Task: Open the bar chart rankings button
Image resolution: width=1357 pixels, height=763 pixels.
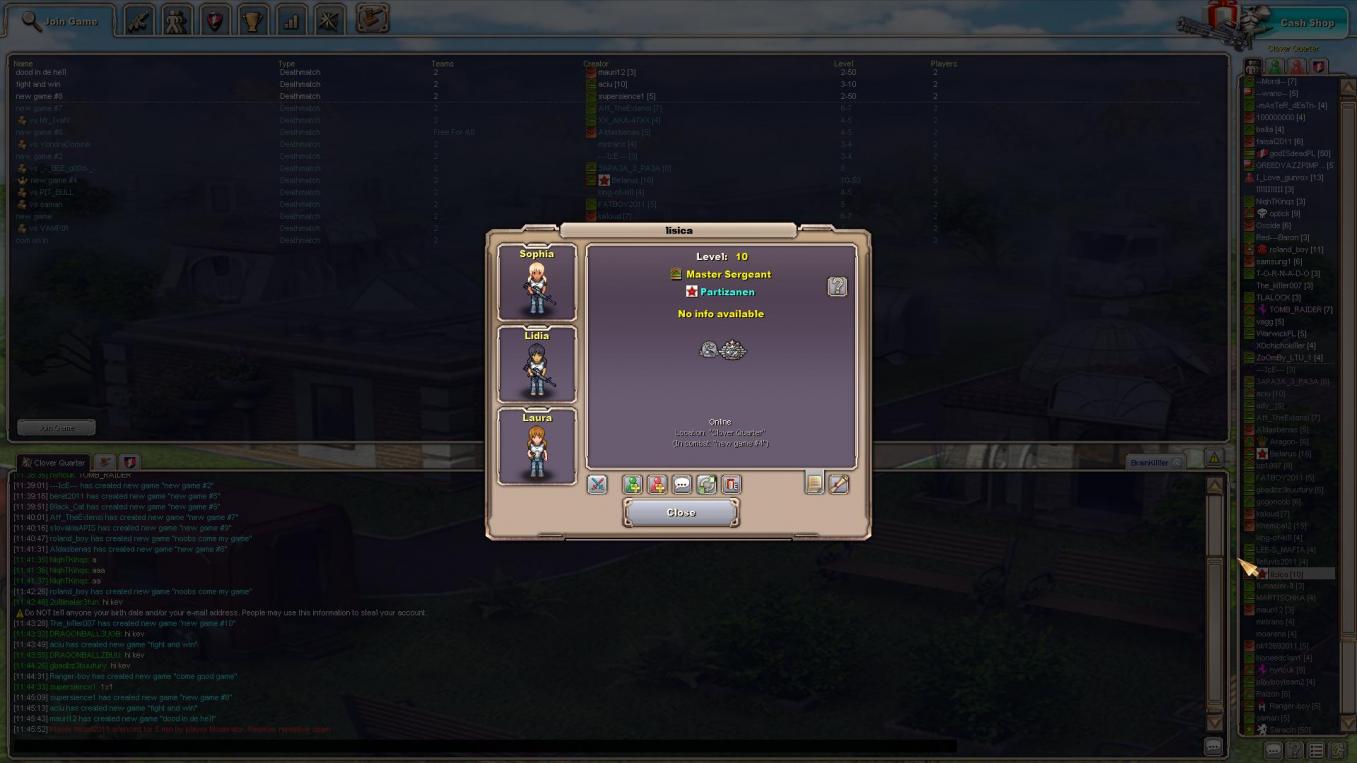Action: 291,20
